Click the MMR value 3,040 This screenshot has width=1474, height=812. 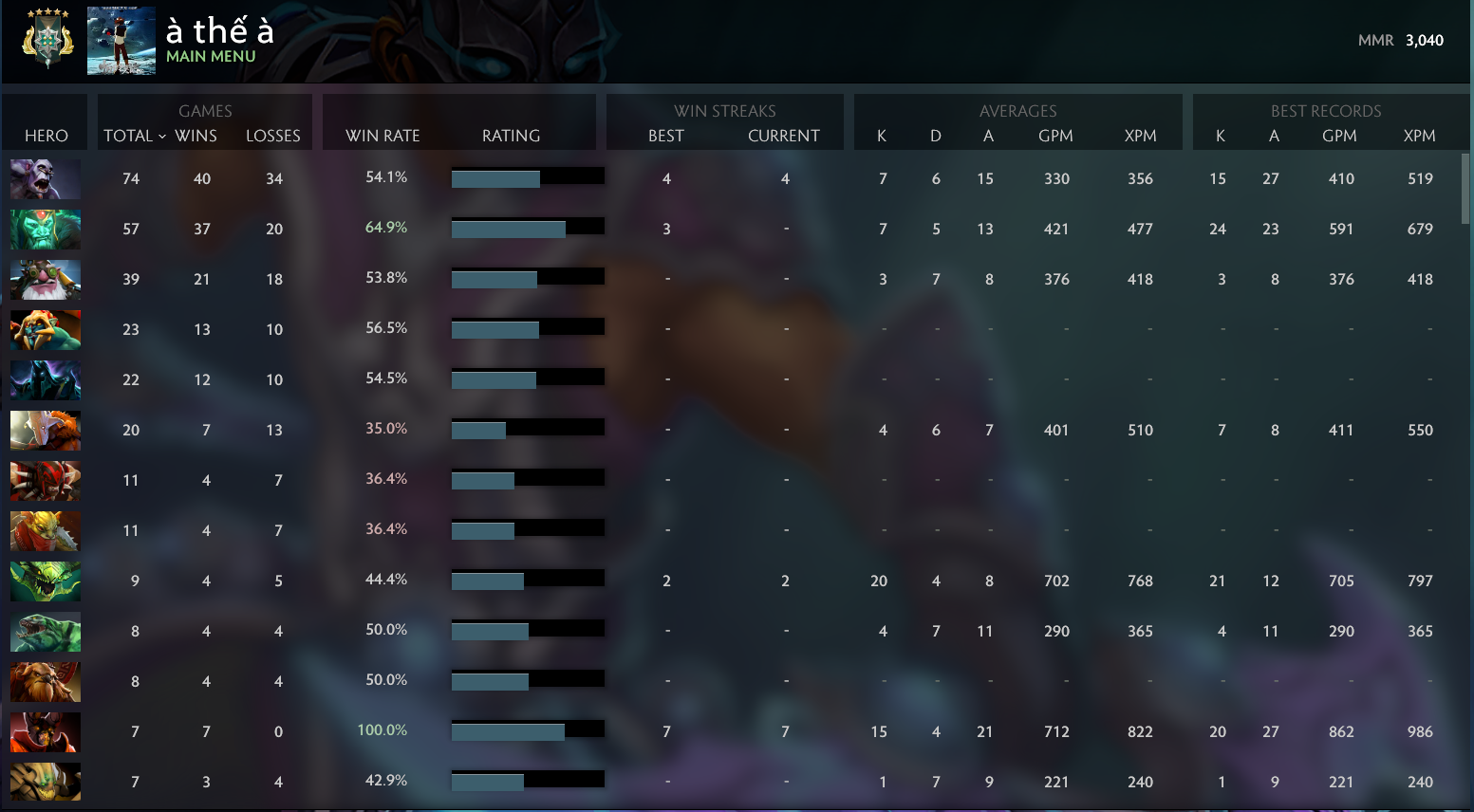(x=1423, y=41)
